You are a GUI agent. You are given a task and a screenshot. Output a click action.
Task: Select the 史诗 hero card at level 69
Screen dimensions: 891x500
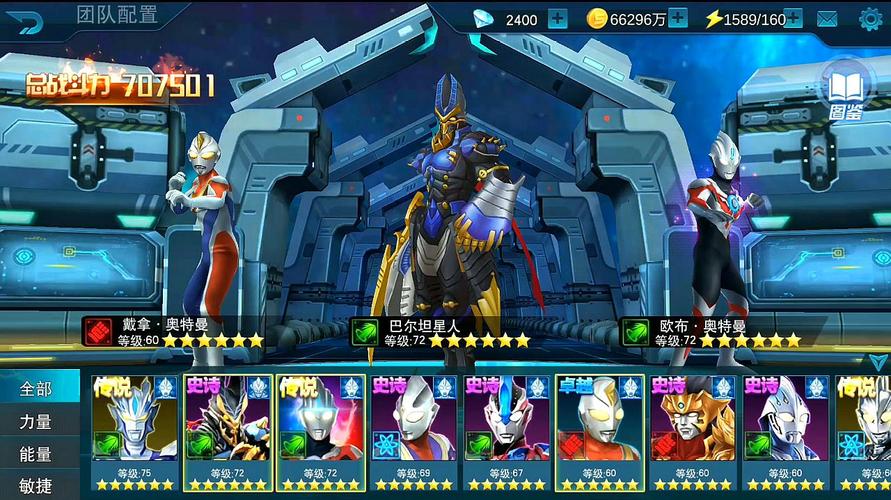click(413, 432)
